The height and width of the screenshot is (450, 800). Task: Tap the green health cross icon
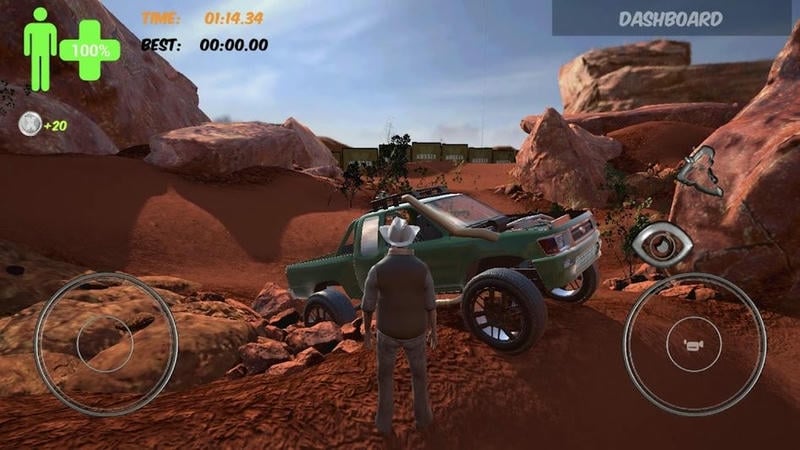[x=90, y=49]
